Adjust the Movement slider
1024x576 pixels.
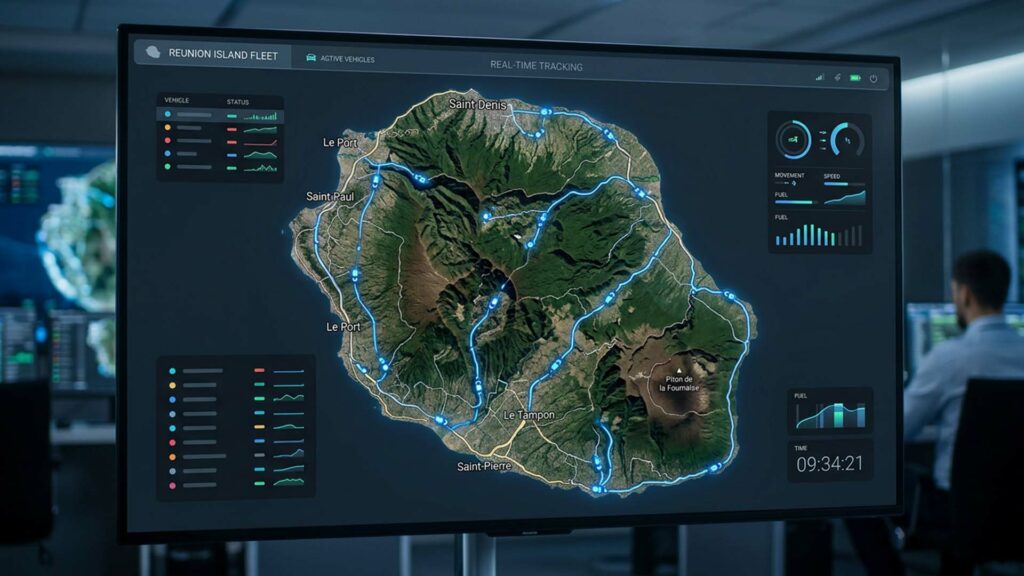793,184
